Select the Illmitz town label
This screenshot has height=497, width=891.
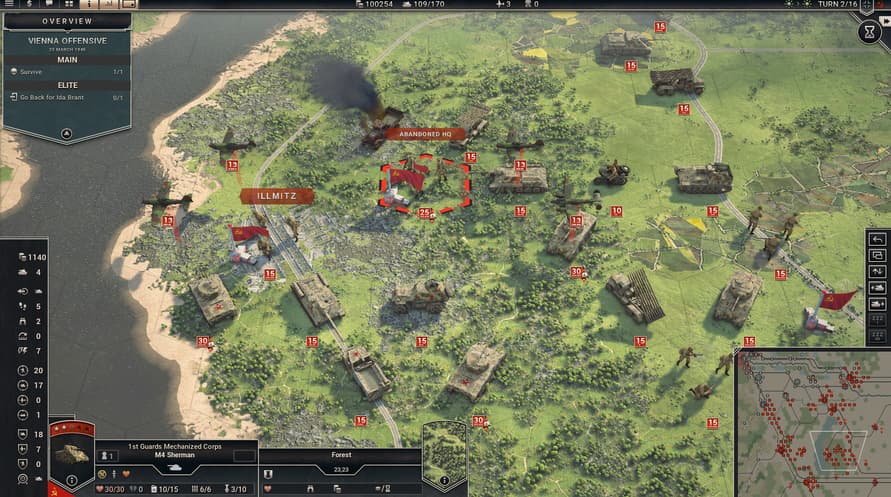[276, 196]
